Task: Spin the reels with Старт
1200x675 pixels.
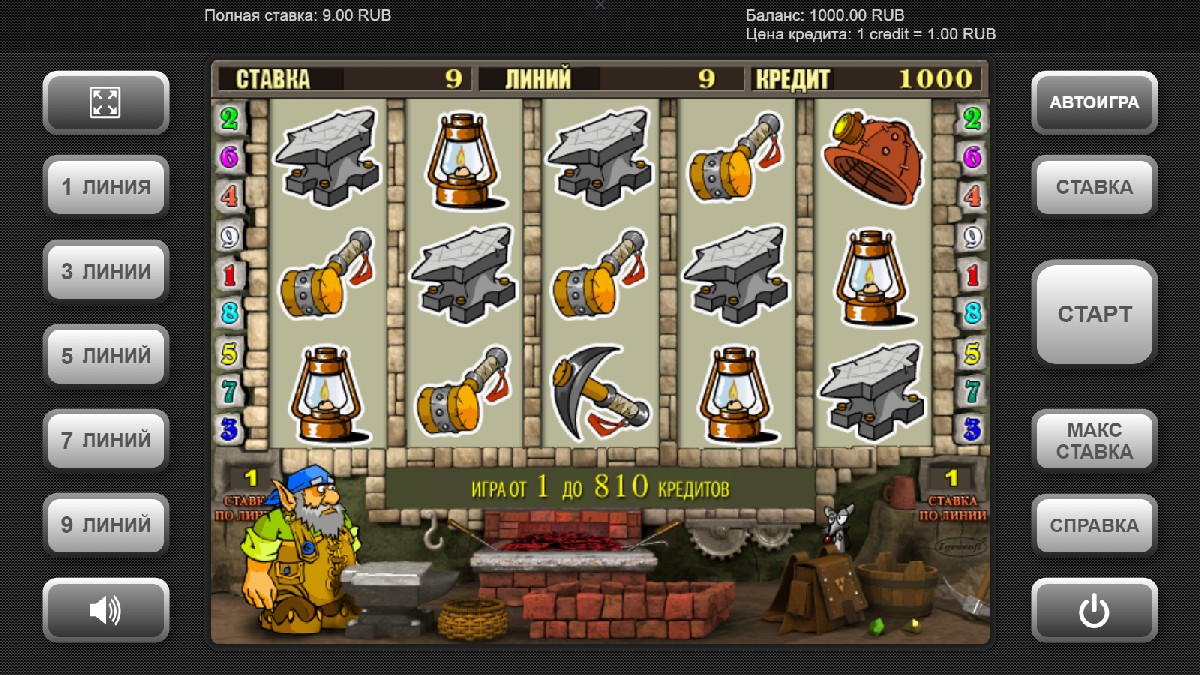Action: point(1094,314)
